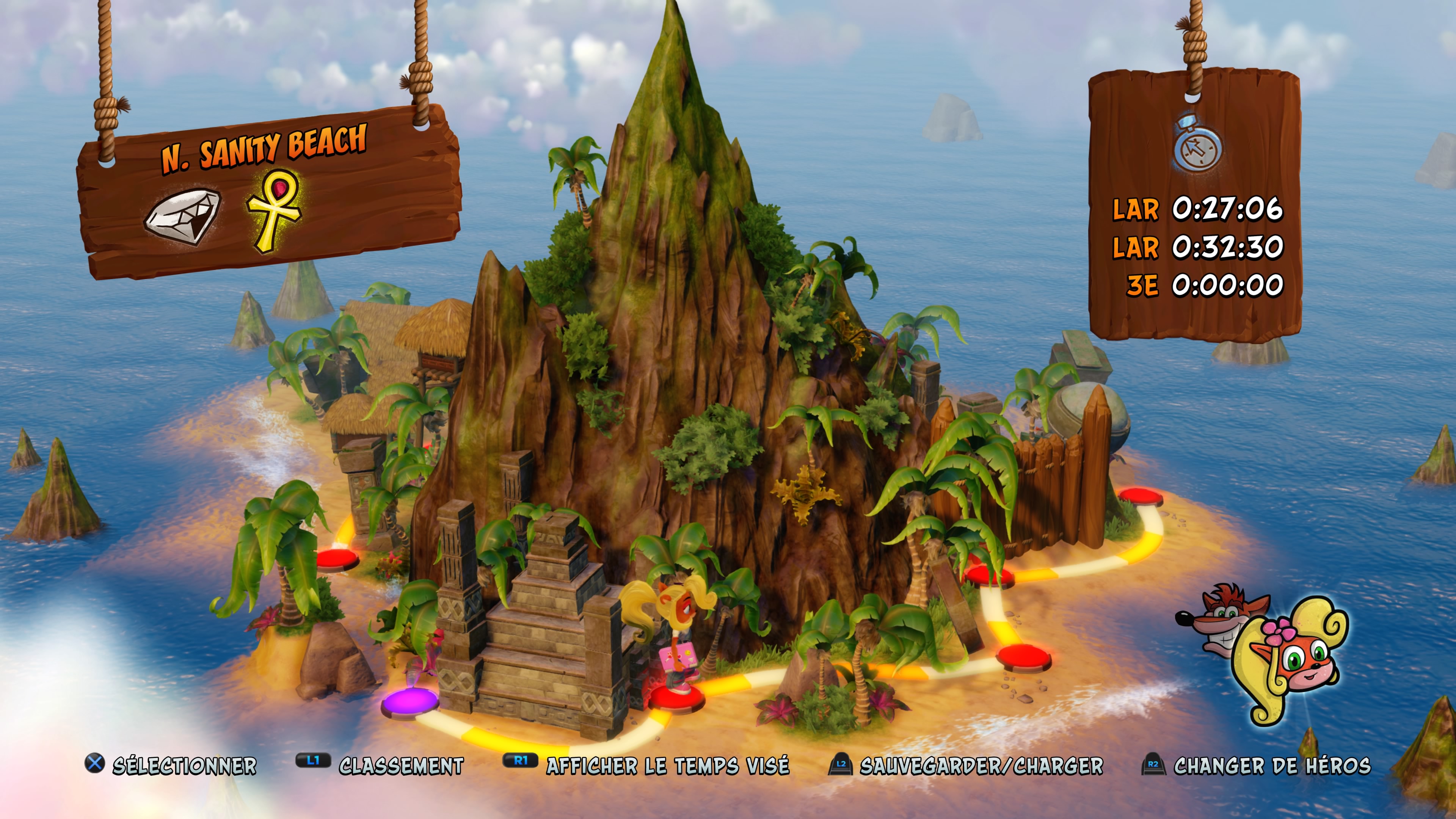Select the purple level node on the path
The image size is (1456, 819).
click(409, 703)
